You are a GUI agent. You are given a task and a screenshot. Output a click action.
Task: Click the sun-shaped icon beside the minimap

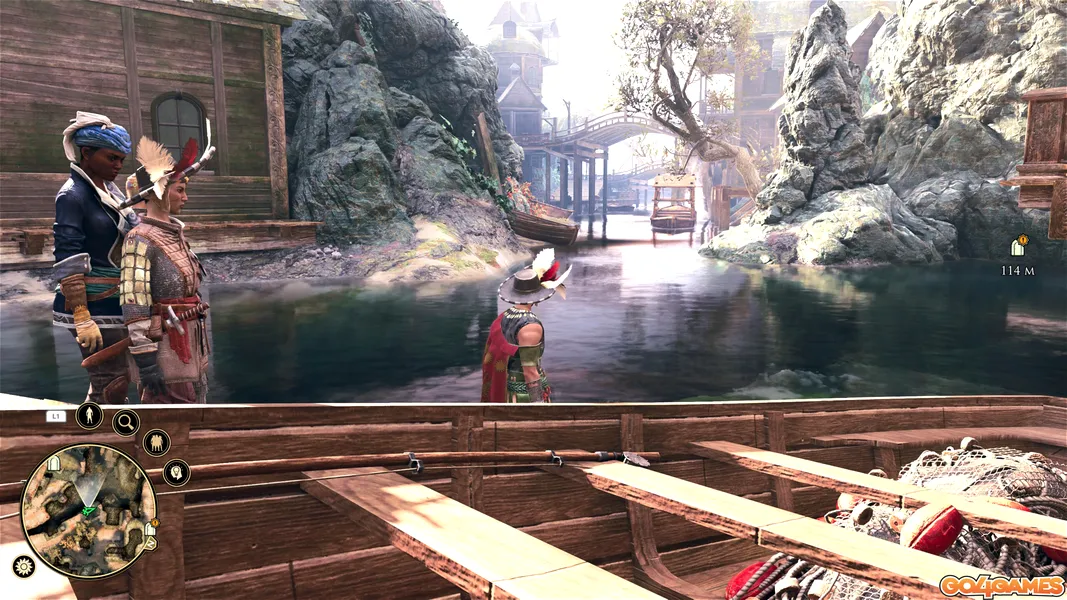coord(22,566)
